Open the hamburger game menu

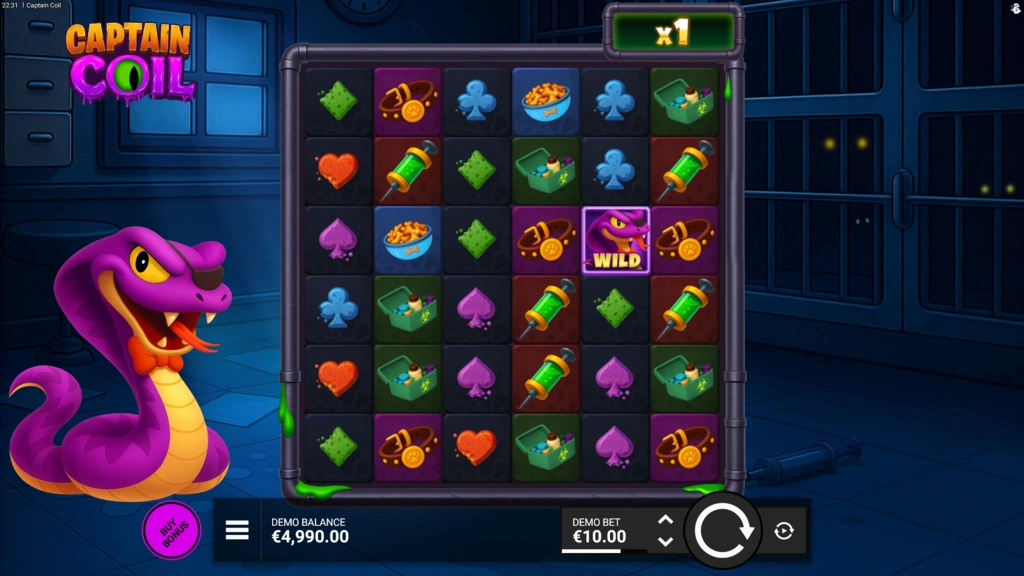(237, 530)
